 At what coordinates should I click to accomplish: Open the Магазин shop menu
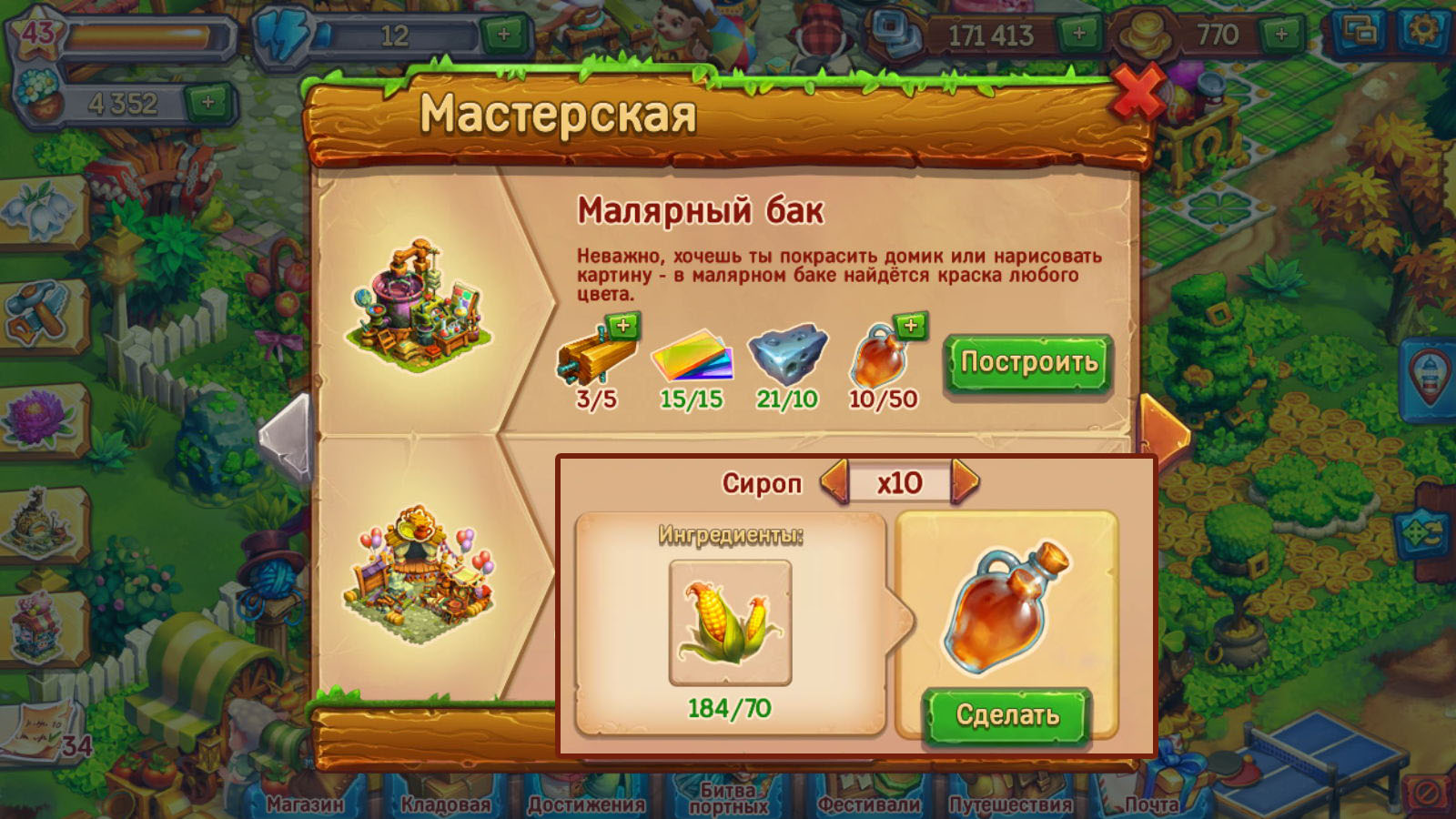pyautogui.click(x=305, y=803)
